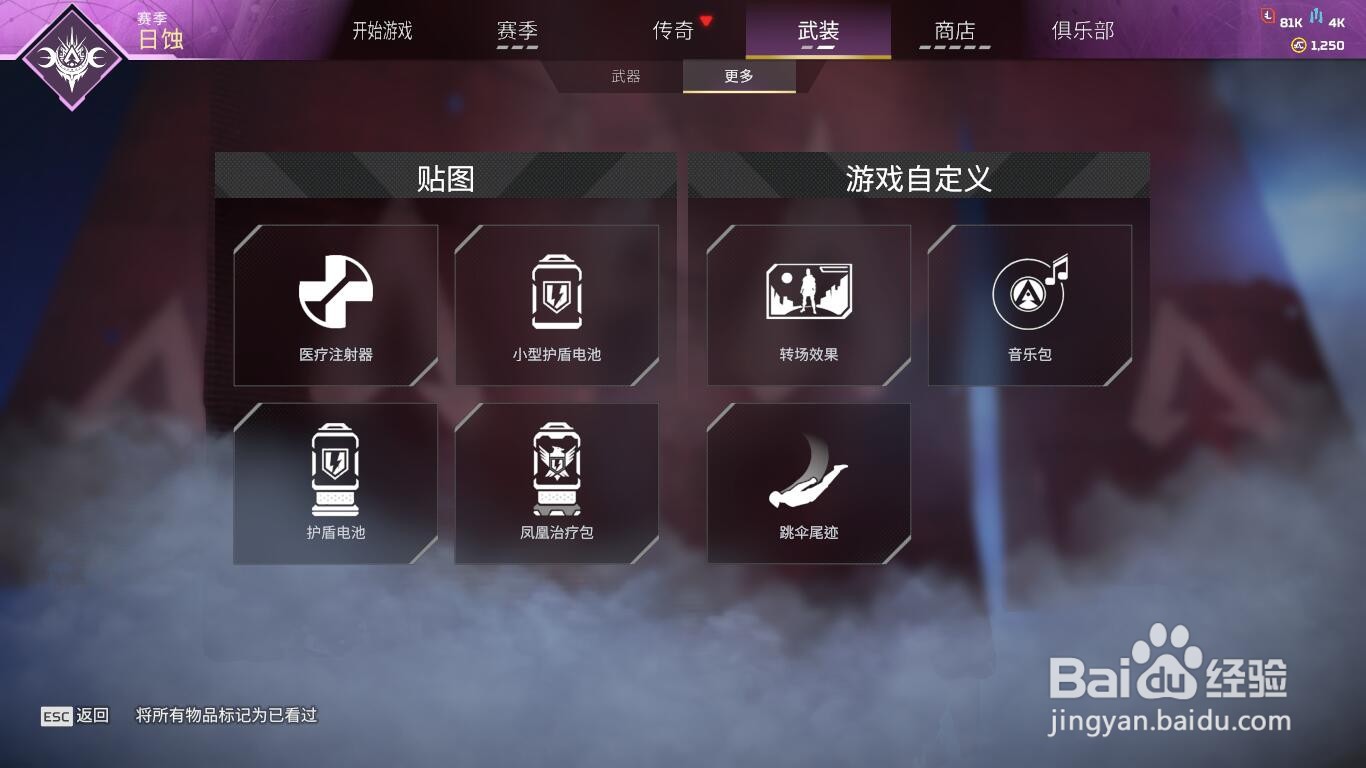This screenshot has width=1366, height=768.
Task: Select 赛季 from the top menu
Action: [x=517, y=31]
